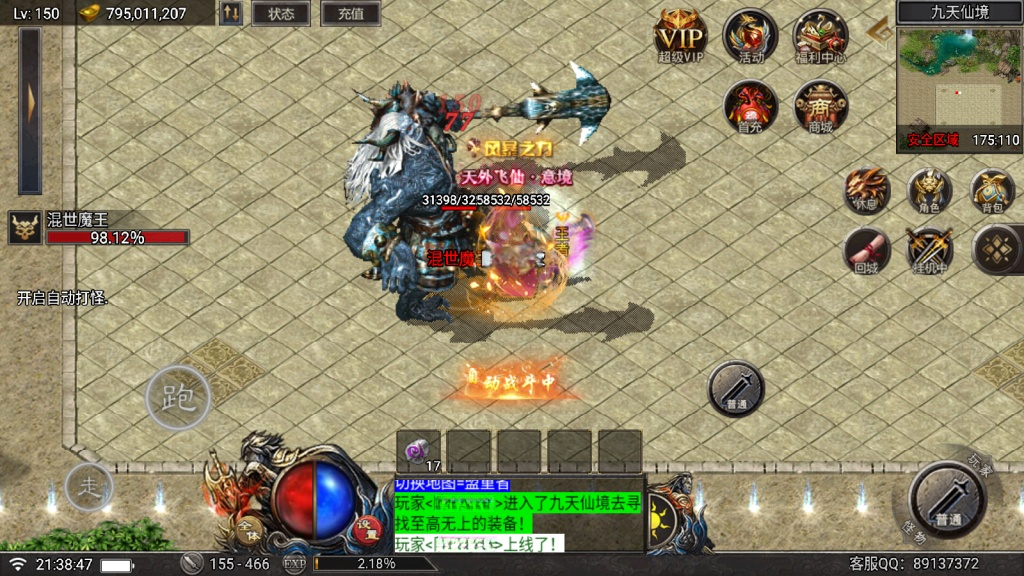Select the 混世魔王 boss target portrait

pos(25,228)
